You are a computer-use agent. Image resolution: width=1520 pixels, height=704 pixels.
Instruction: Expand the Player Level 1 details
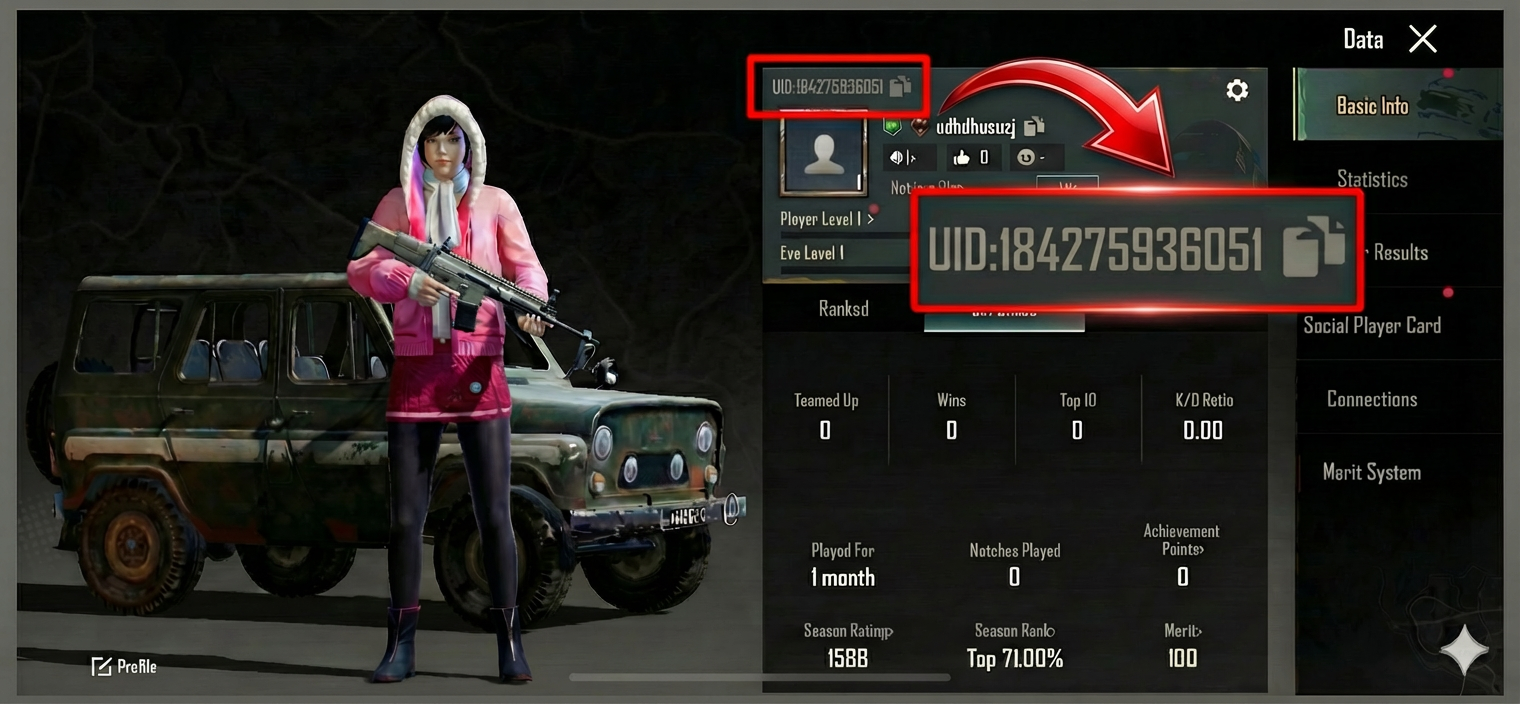click(827, 219)
